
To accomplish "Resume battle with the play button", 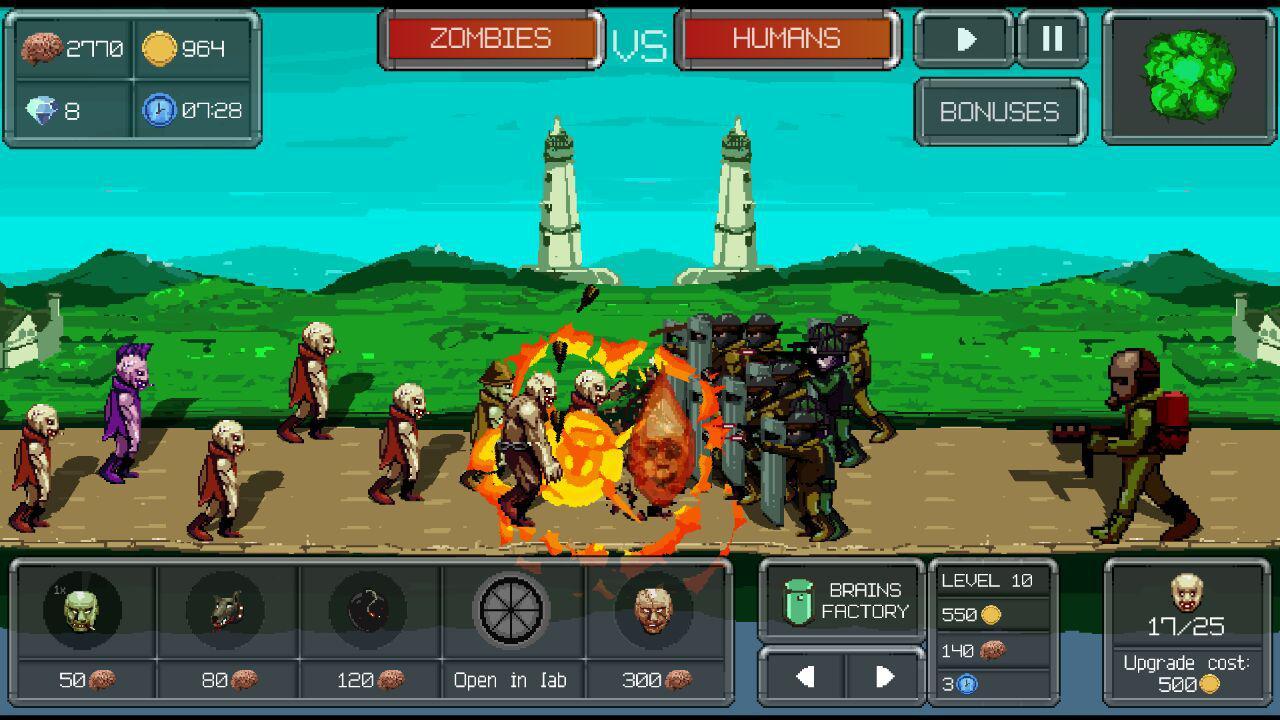I will [x=963, y=39].
